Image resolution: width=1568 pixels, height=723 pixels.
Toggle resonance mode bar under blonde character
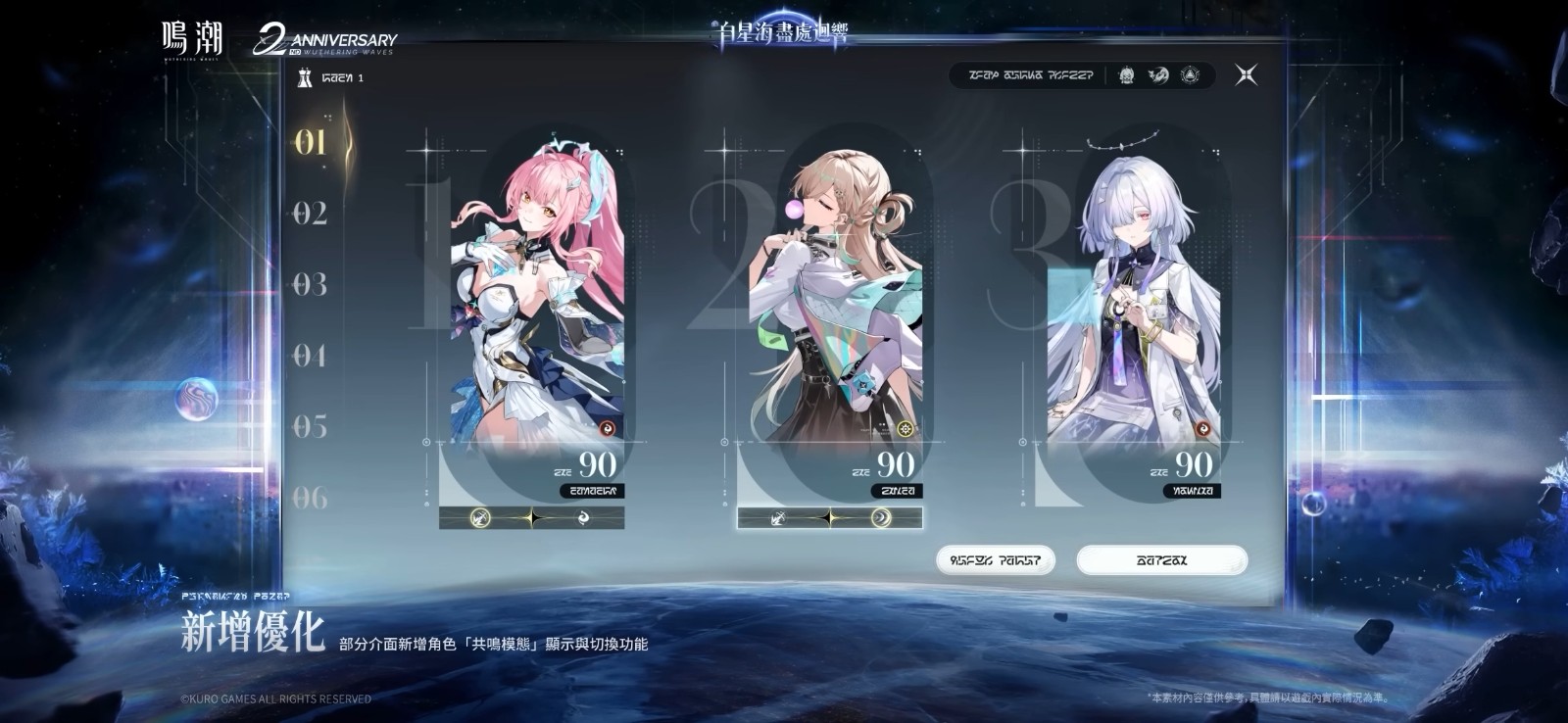[x=829, y=517]
